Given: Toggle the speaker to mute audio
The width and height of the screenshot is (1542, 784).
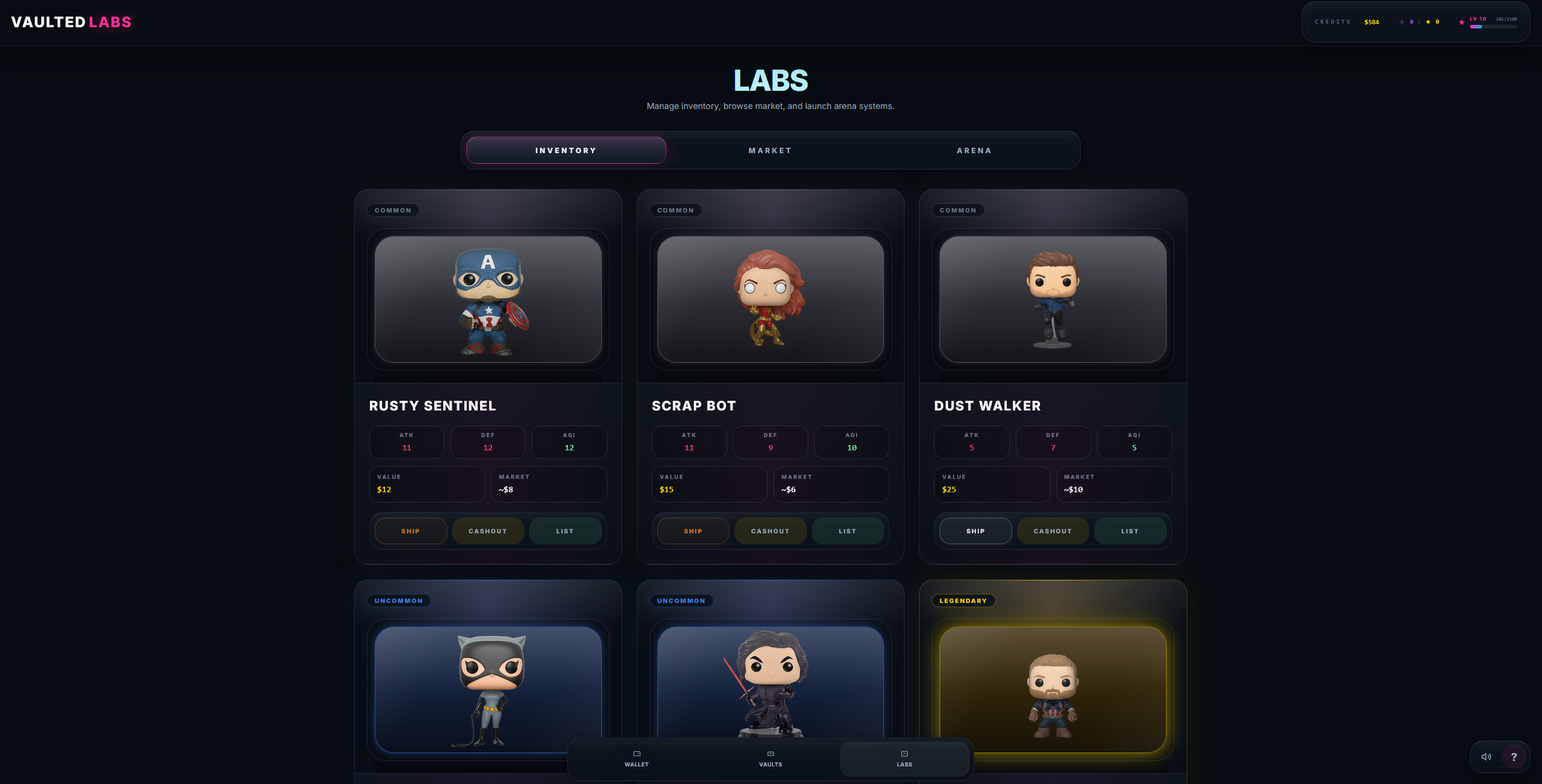Looking at the screenshot, I should pyautogui.click(x=1486, y=756).
